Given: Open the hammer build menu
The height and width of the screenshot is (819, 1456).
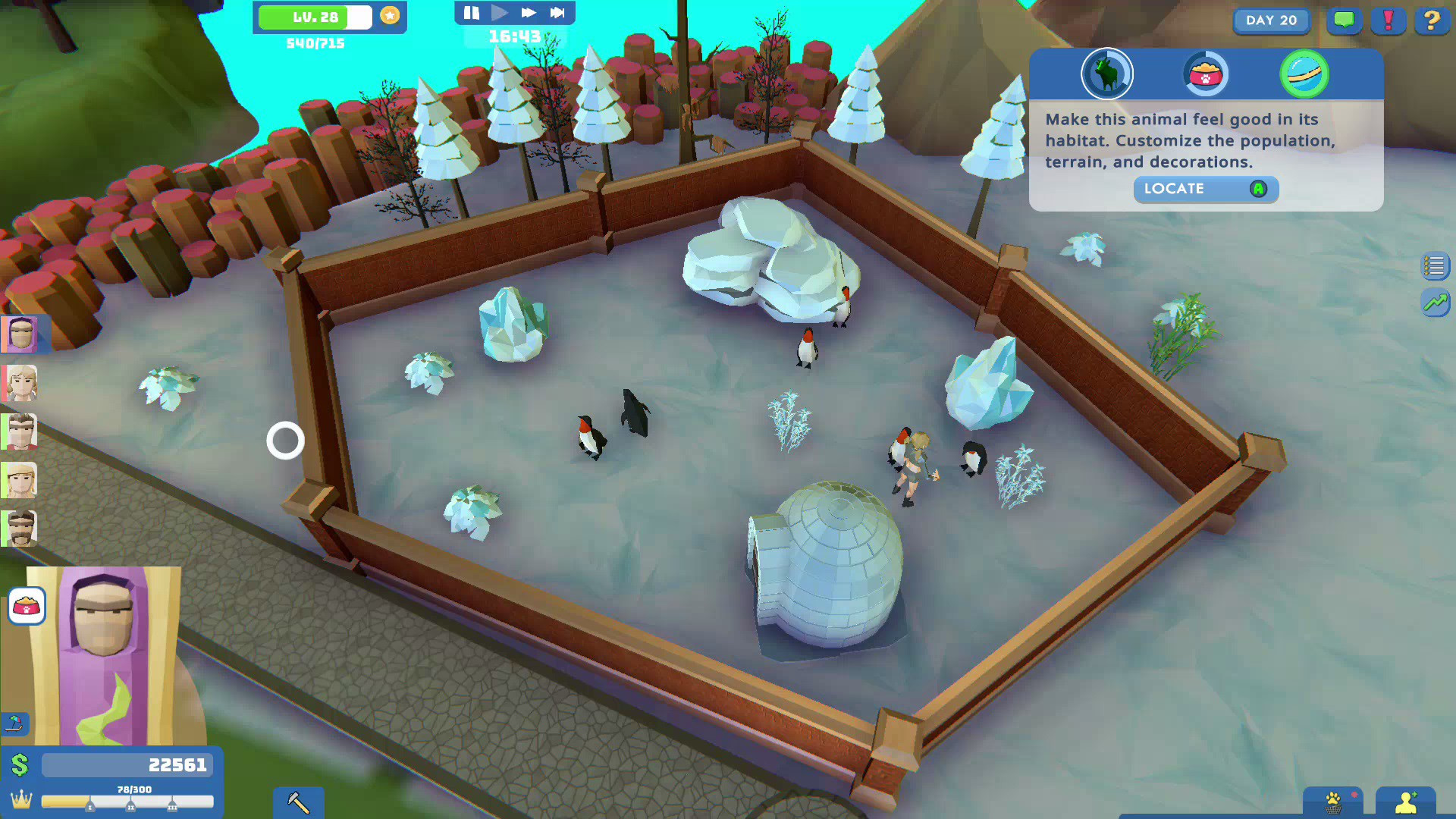Looking at the screenshot, I should coord(298,802).
